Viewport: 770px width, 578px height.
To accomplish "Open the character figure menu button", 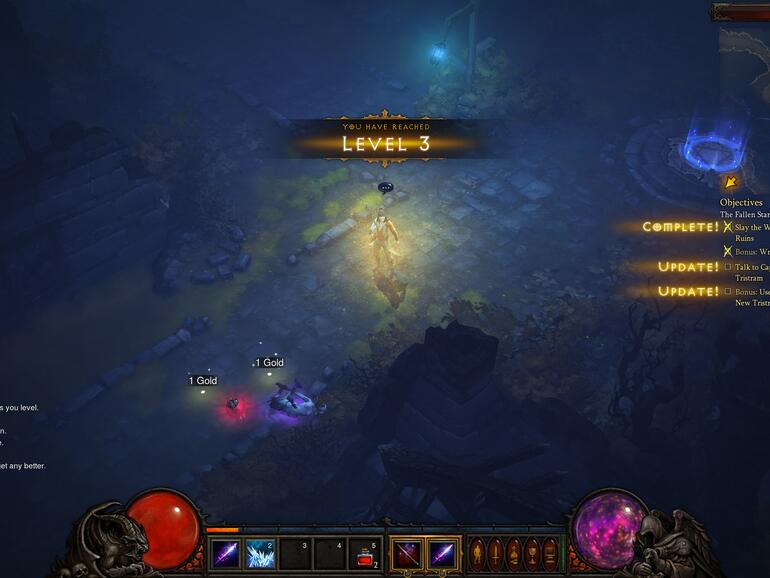I will (x=477, y=553).
